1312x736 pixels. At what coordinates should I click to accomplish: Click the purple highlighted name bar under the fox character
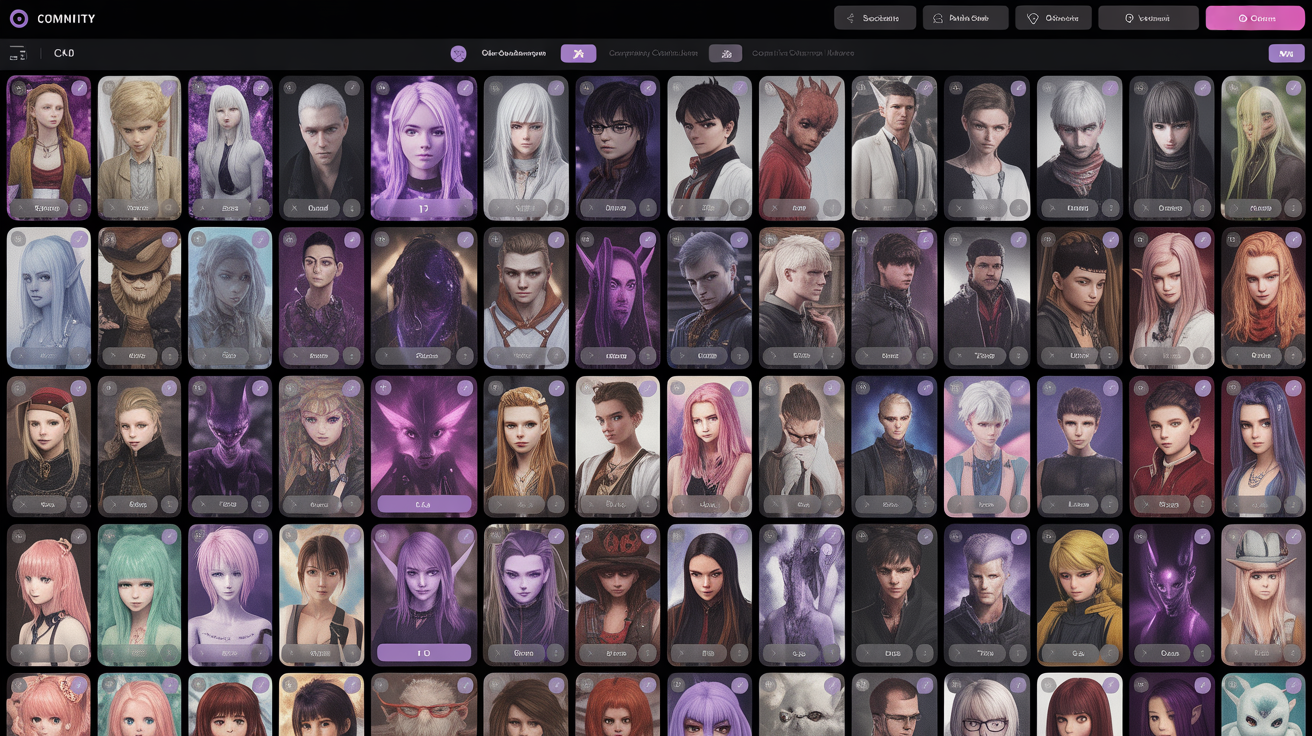[423, 504]
